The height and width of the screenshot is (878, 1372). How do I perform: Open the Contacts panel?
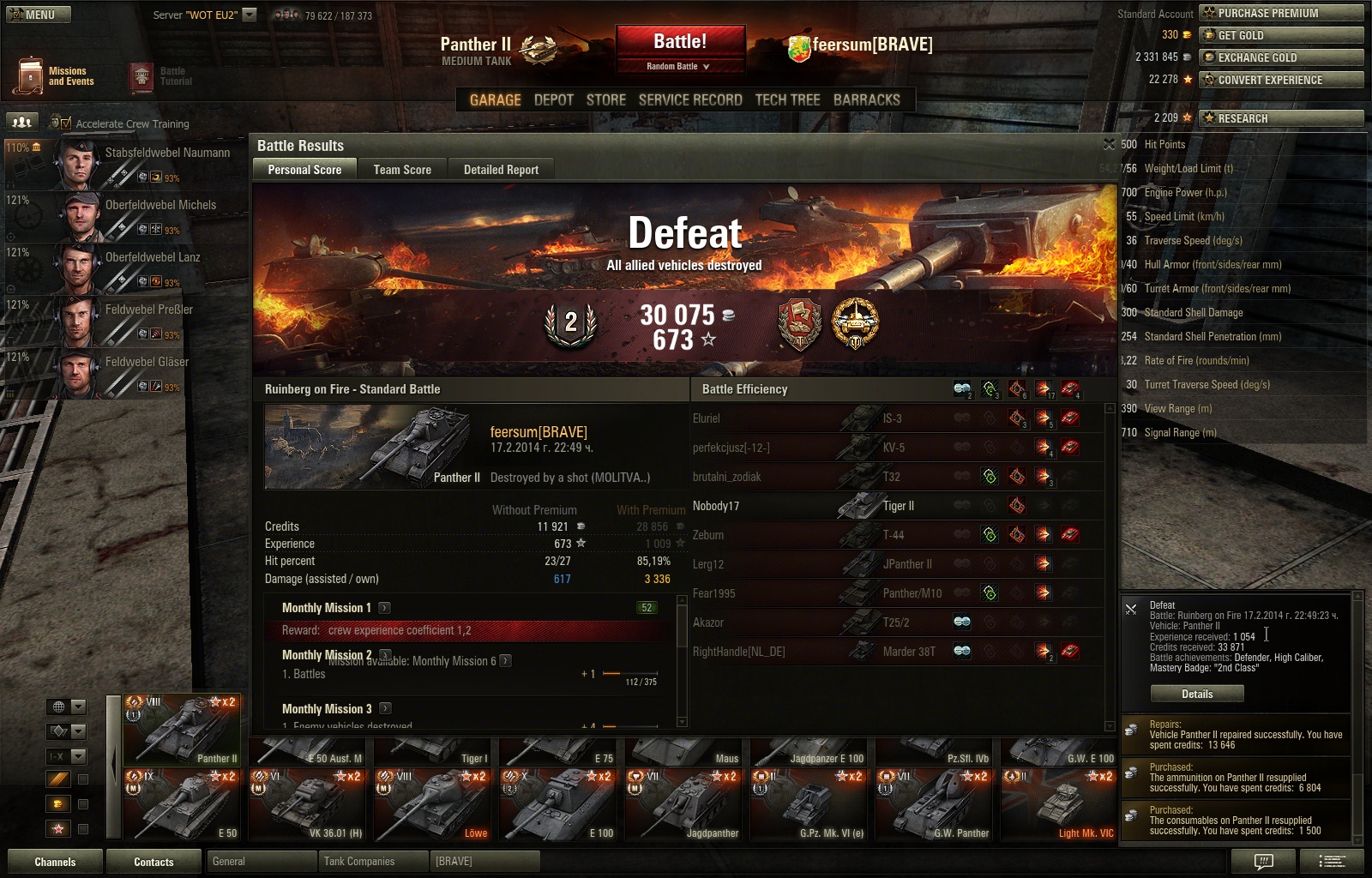(x=153, y=862)
